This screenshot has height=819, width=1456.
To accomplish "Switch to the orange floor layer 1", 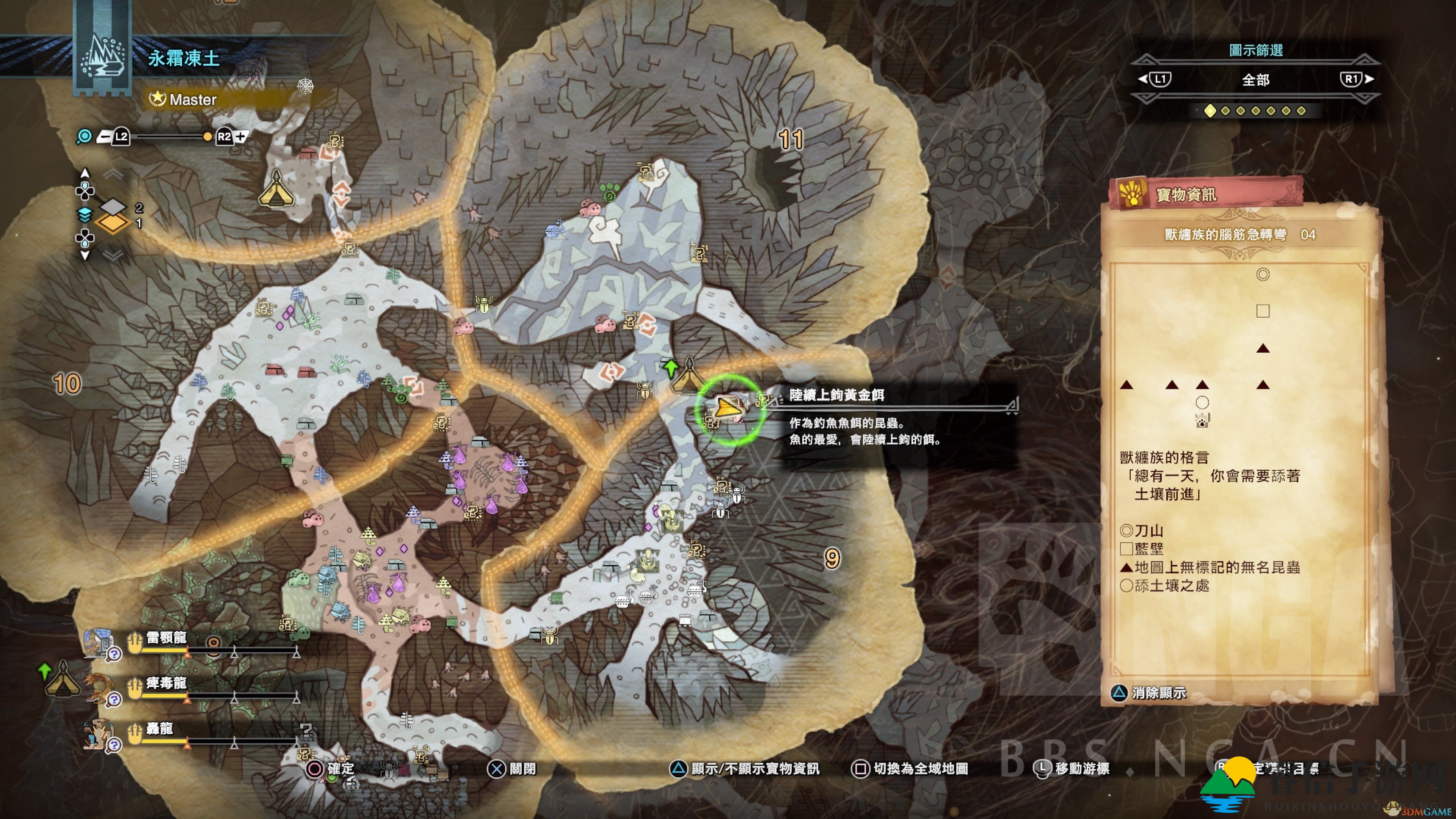I will click(x=113, y=223).
